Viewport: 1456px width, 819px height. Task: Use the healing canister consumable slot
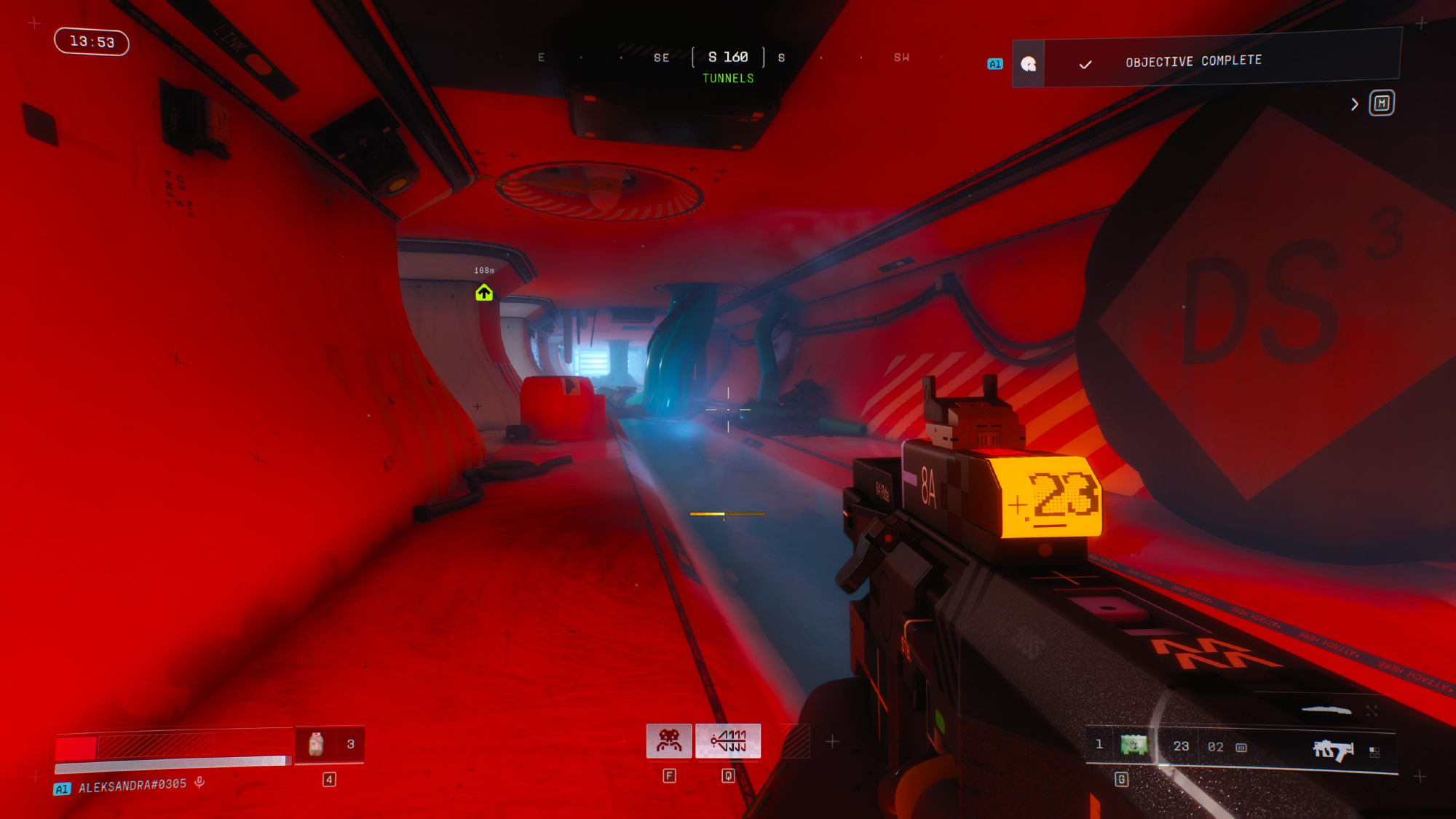pyautogui.click(x=316, y=744)
